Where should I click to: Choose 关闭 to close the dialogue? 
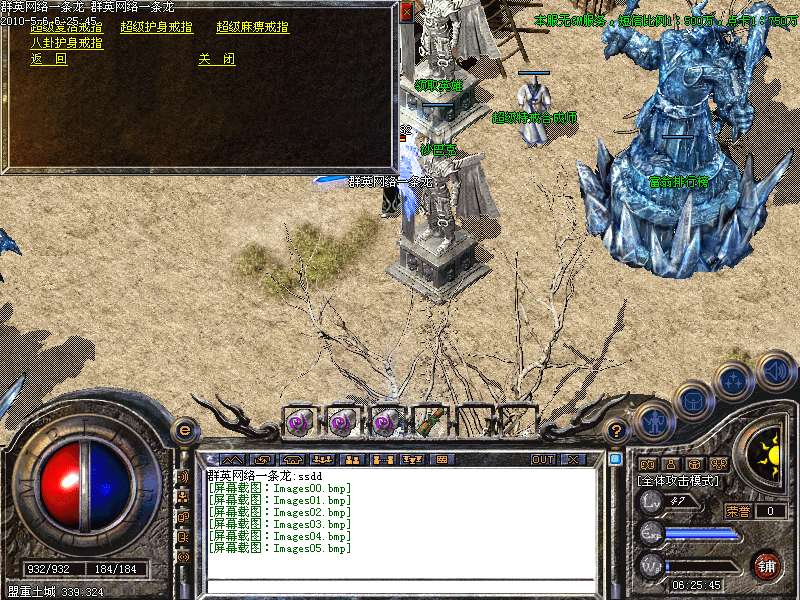point(216,59)
